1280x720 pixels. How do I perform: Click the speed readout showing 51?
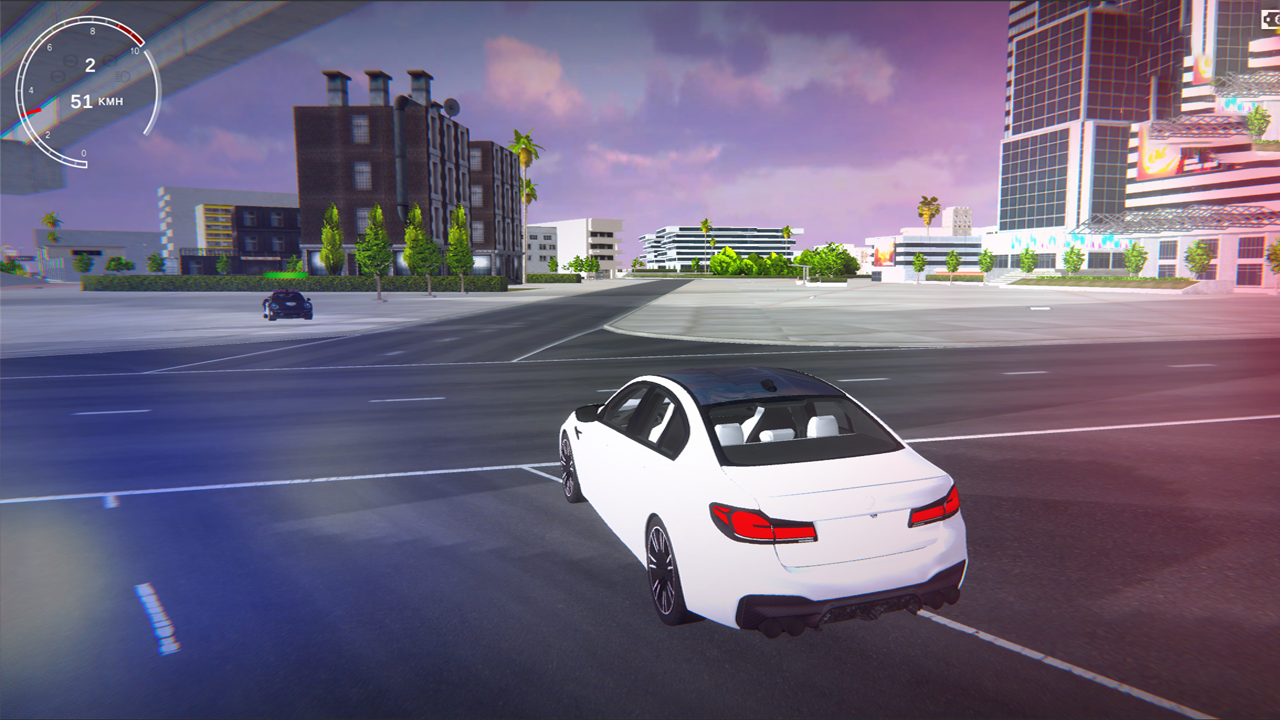(82, 100)
